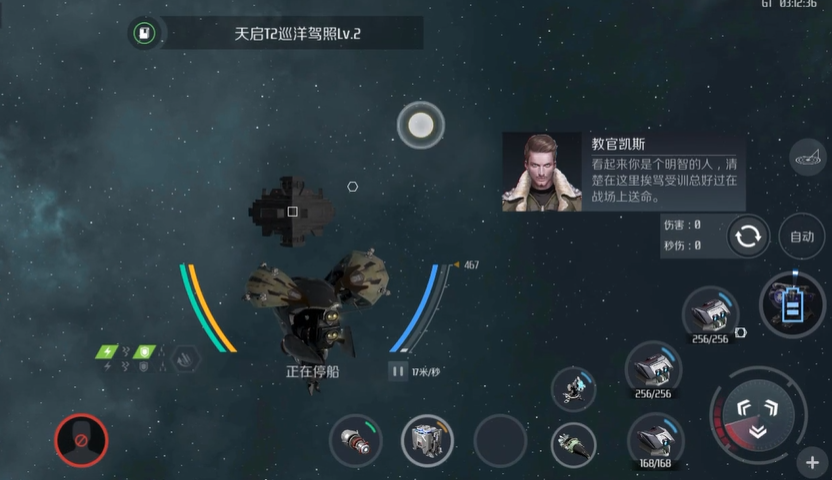Viewport: 832px width, 480px height.
Task: Tap the green lightning bolt status icon
Action: [107, 352]
